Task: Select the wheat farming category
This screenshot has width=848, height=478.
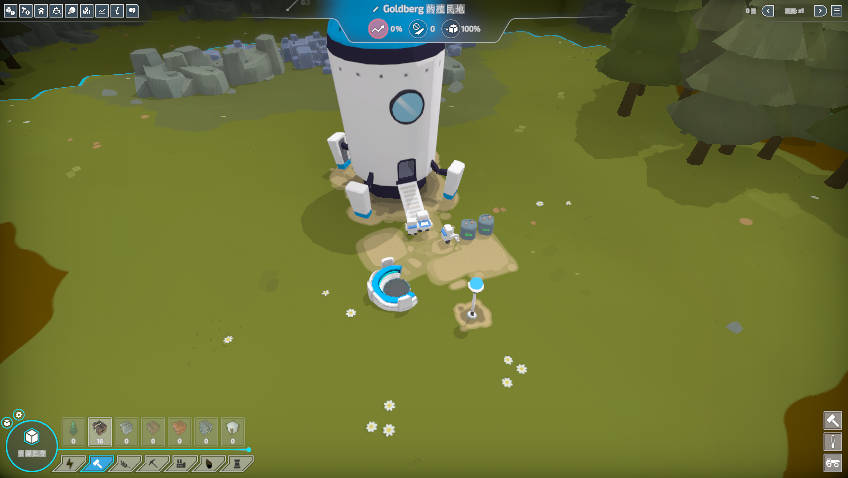Action: click(x=126, y=463)
